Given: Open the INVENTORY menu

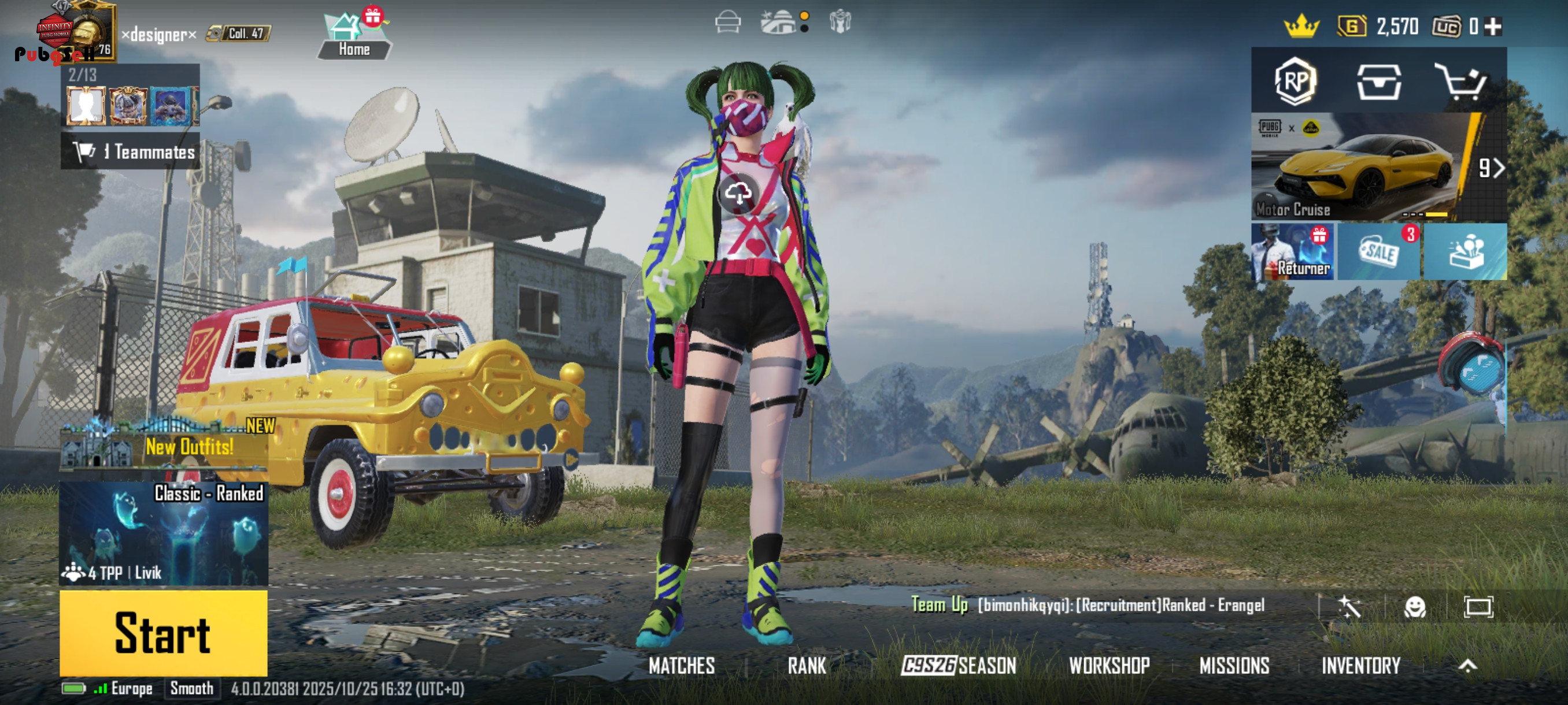Looking at the screenshot, I should (1360, 666).
